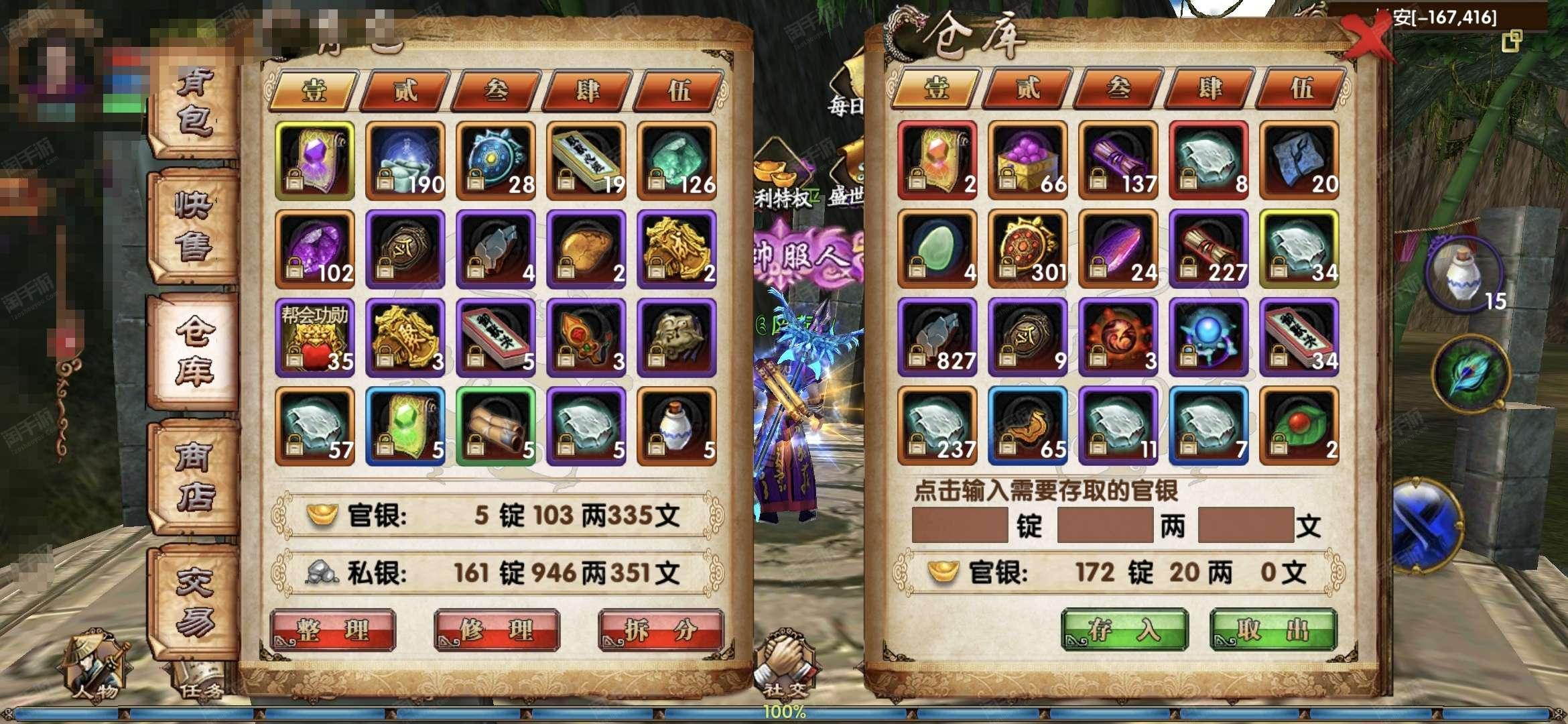Open the 交易 trade side tab

[194, 602]
